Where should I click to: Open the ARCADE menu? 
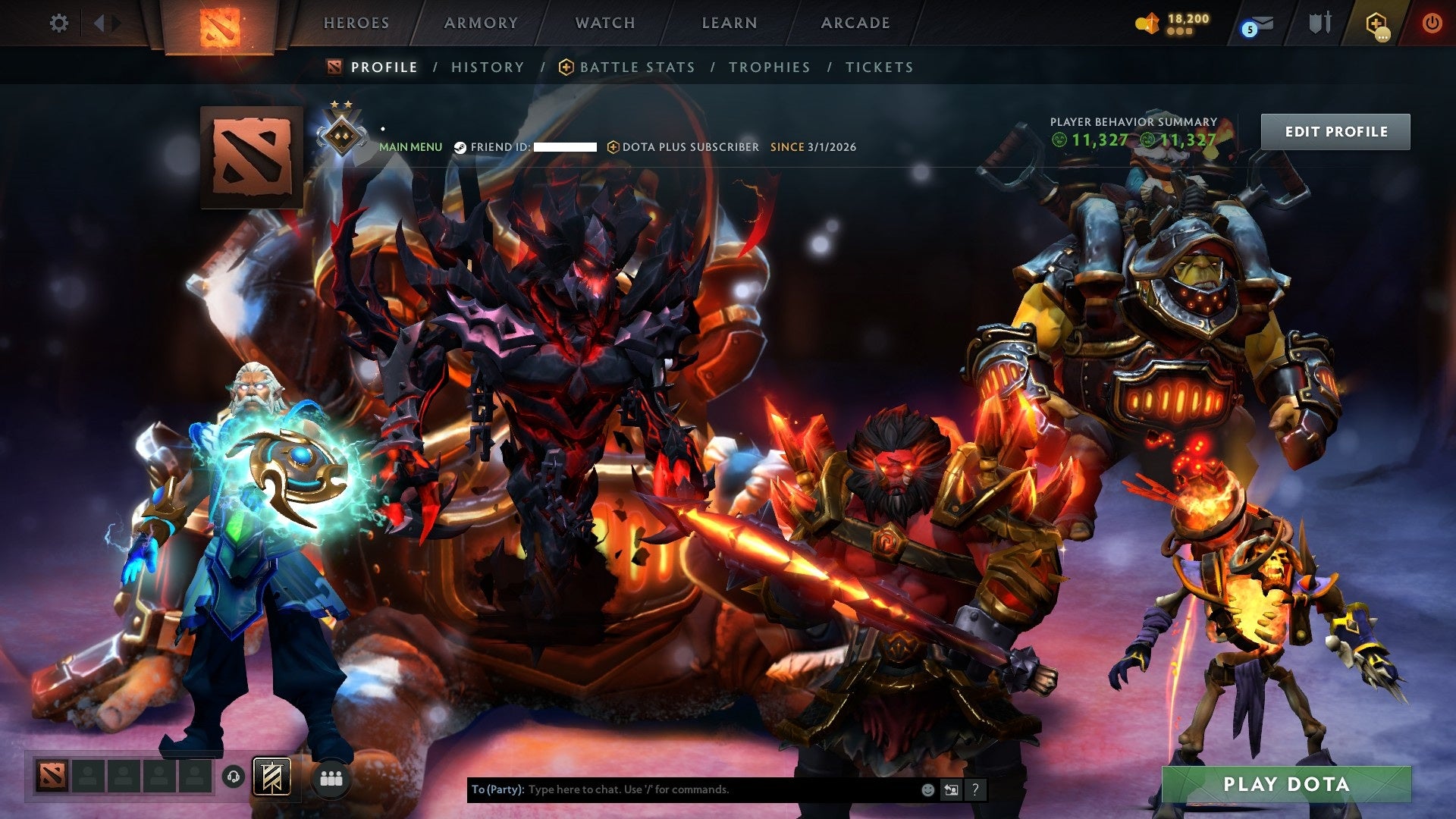[x=855, y=23]
